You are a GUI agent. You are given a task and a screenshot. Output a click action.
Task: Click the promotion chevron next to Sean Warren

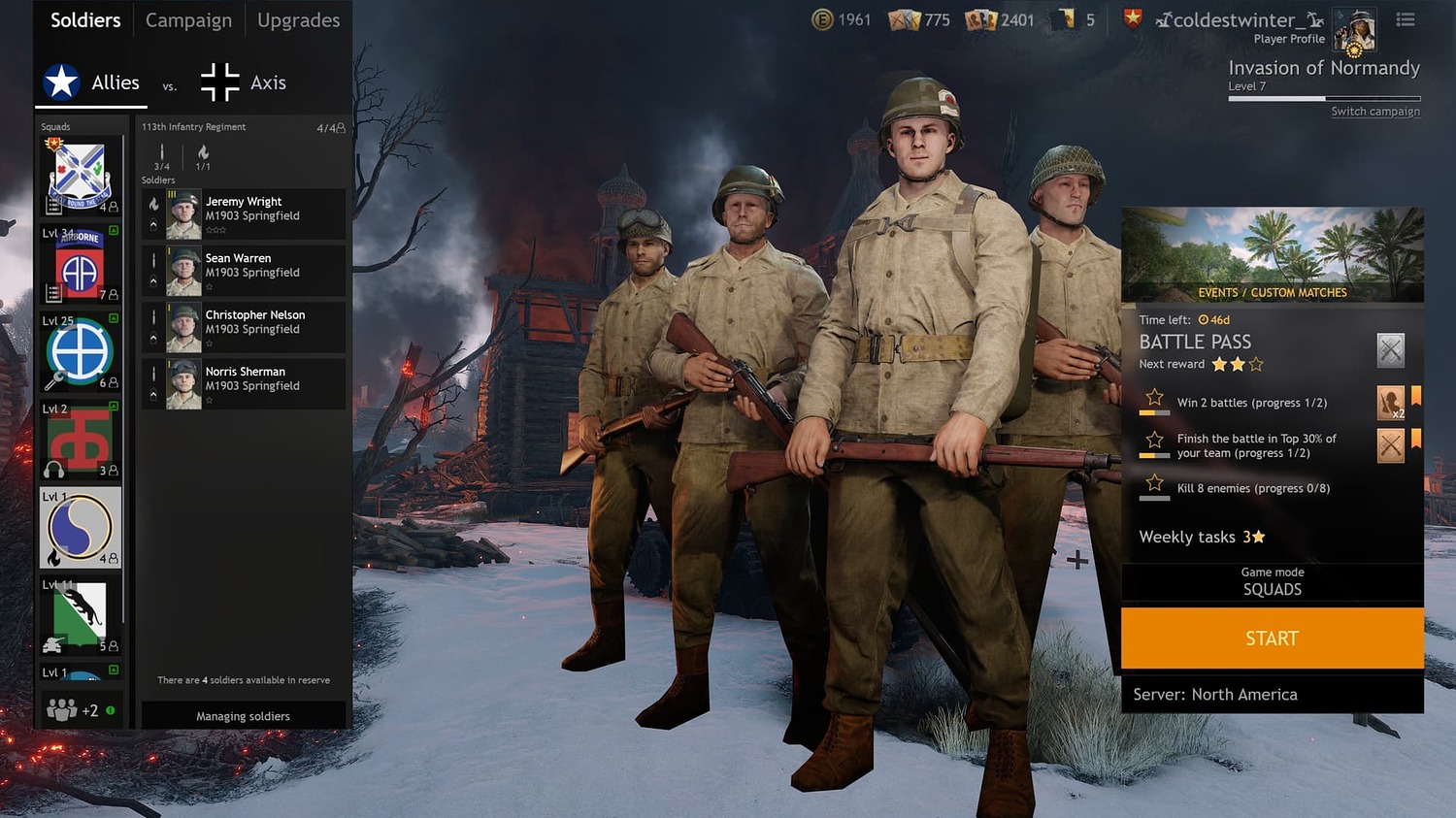tap(152, 279)
